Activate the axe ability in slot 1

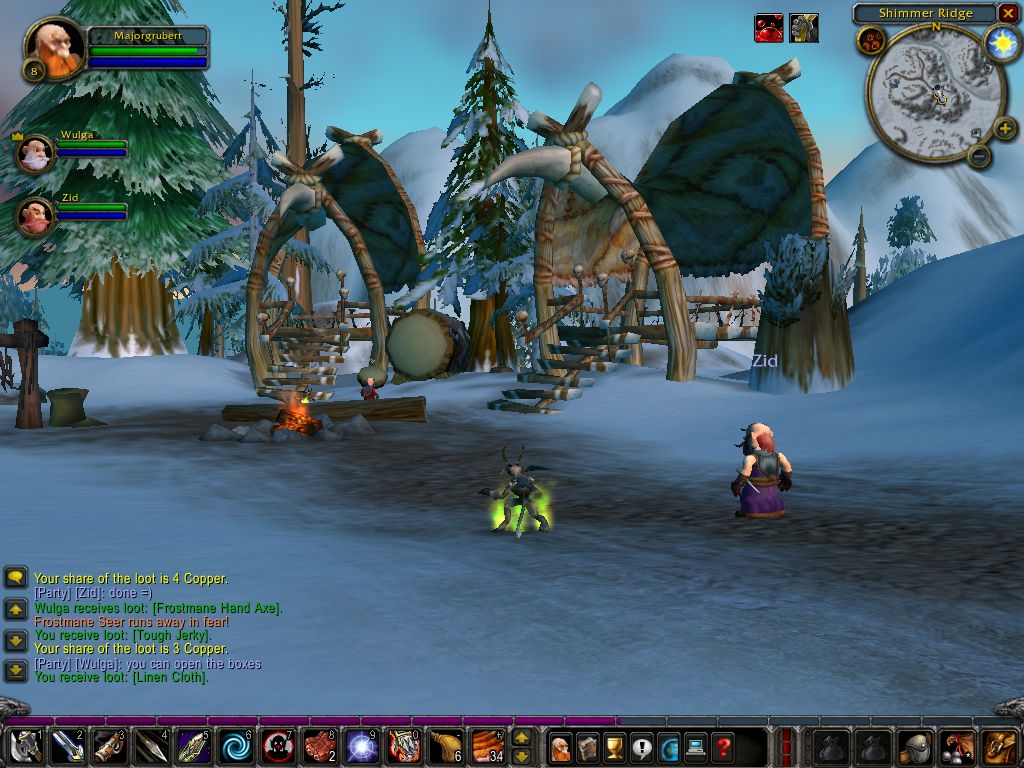coord(24,747)
